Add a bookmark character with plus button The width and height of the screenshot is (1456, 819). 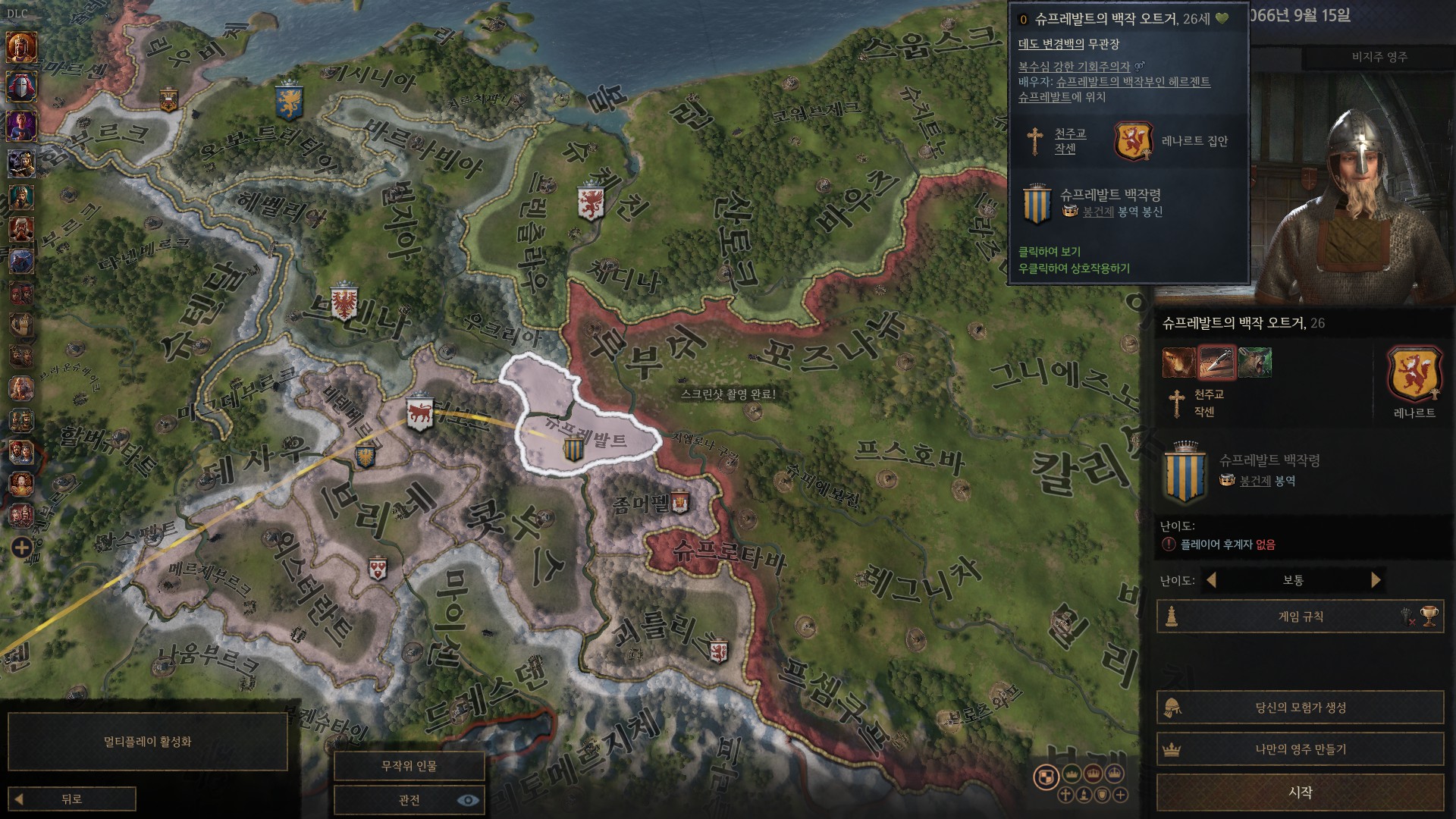coord(21,548)
